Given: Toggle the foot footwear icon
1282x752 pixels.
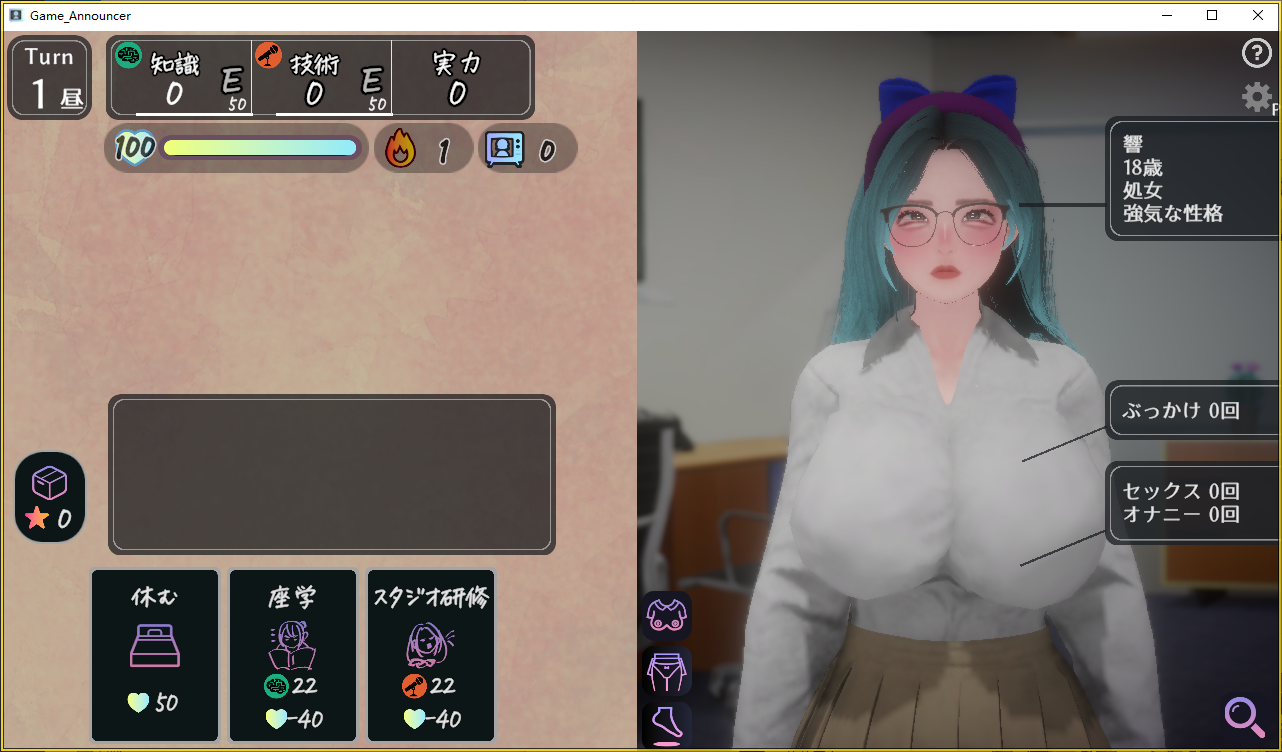Looking at the screenshot, I should coord(666,724).
